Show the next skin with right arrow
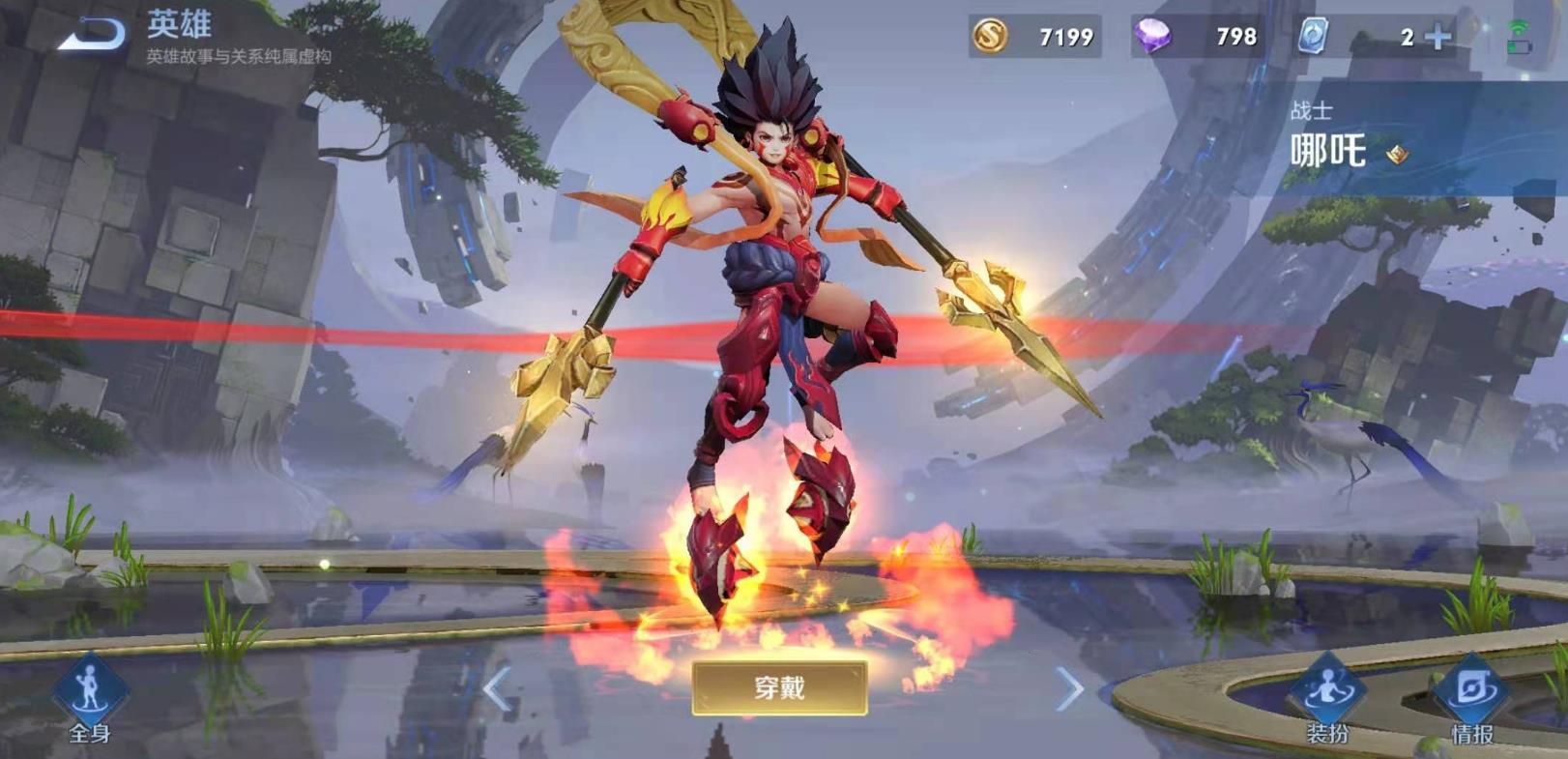The width and height of the screenshot is (1568, 759). [x=1069, y=689]
